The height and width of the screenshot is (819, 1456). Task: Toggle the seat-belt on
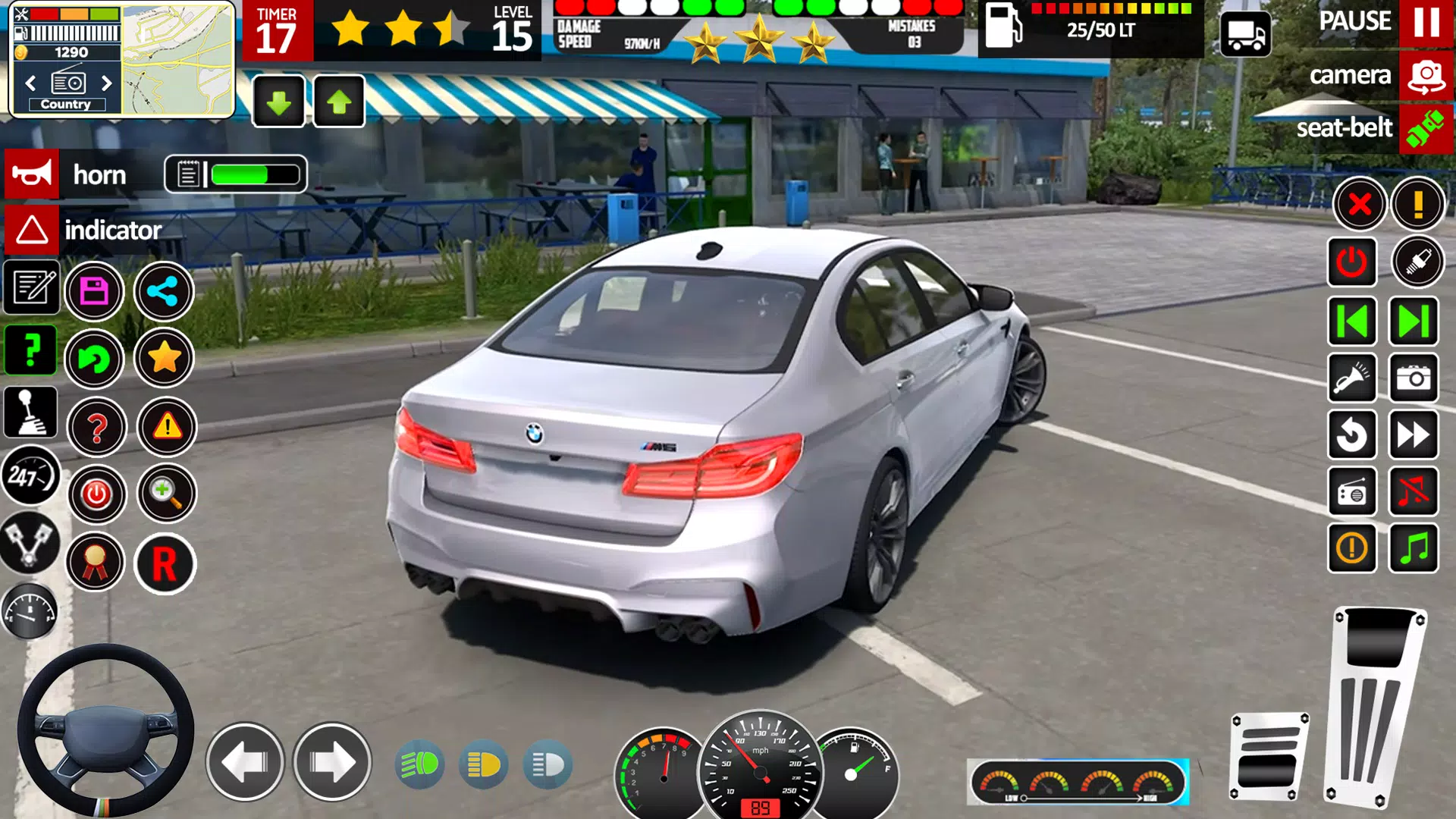tap(1424, 127)
